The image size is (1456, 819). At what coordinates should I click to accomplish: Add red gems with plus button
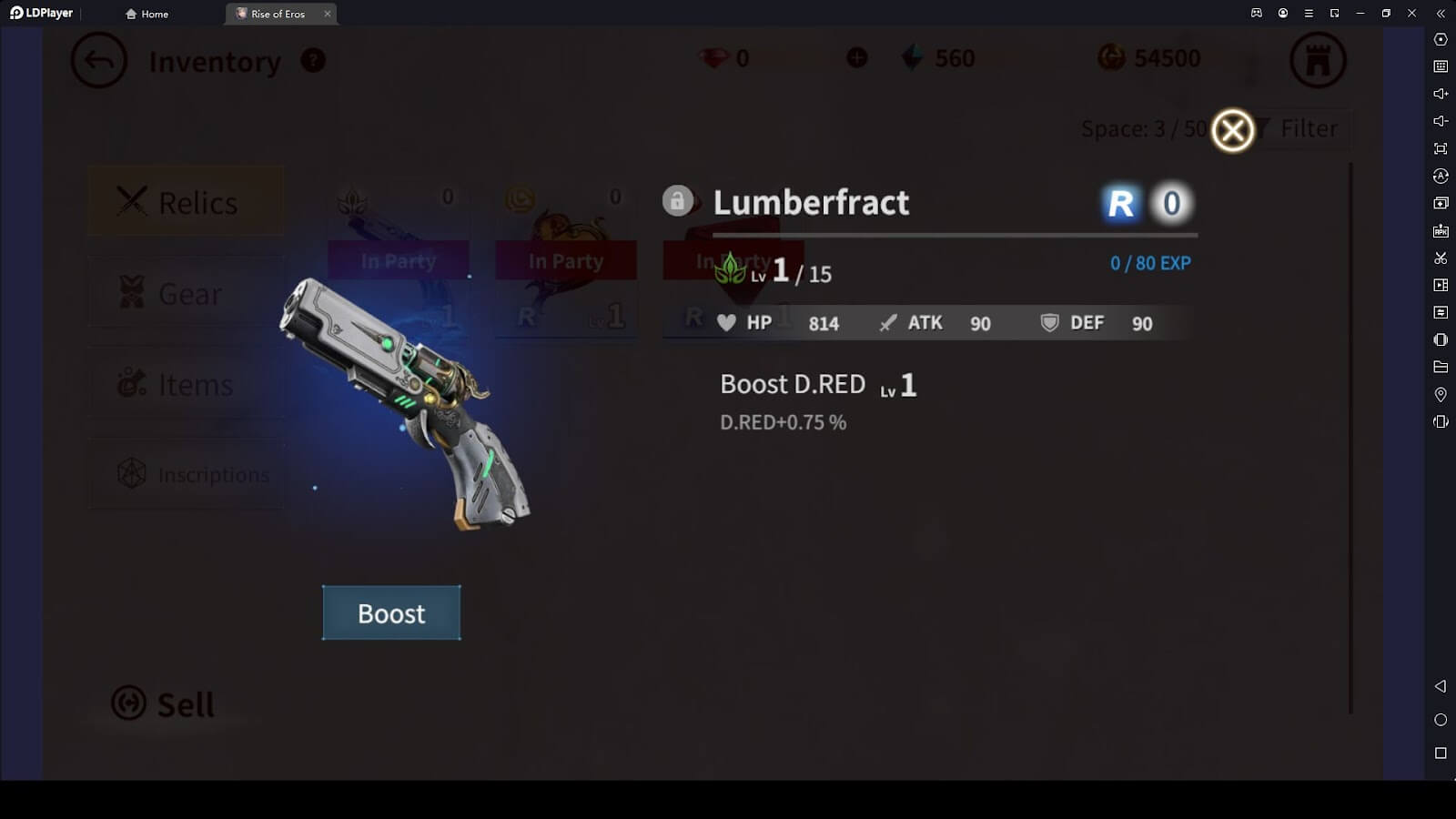tap(856, 58)
